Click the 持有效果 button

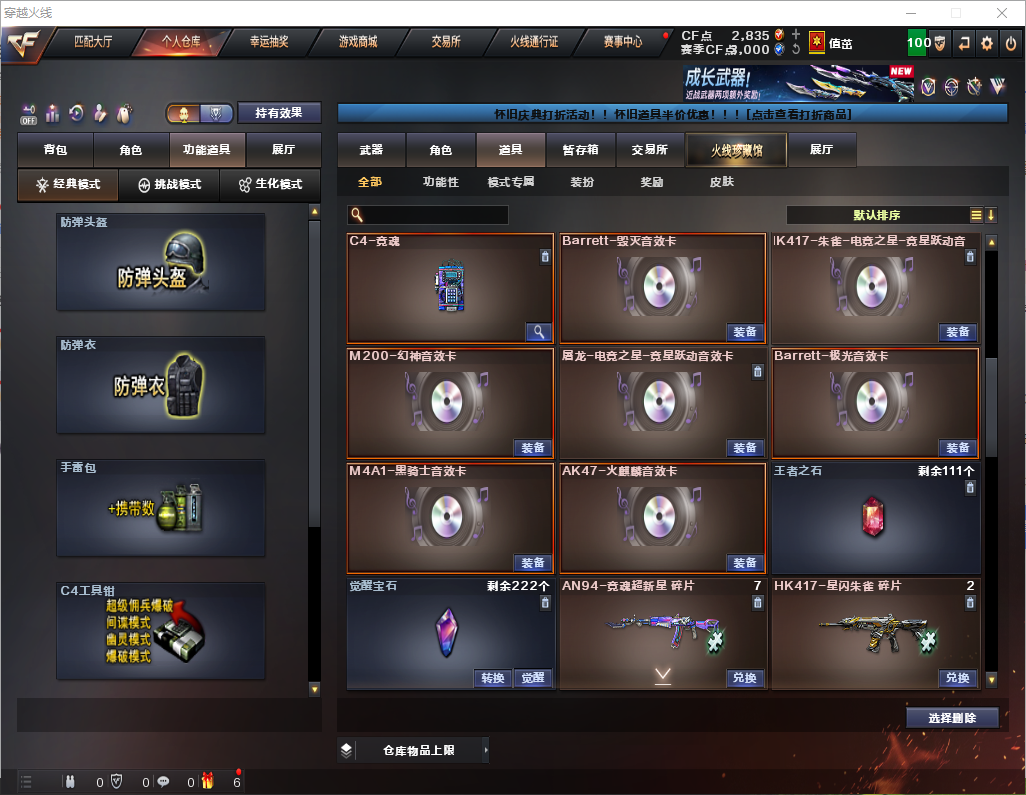click(x=279, y=113)
